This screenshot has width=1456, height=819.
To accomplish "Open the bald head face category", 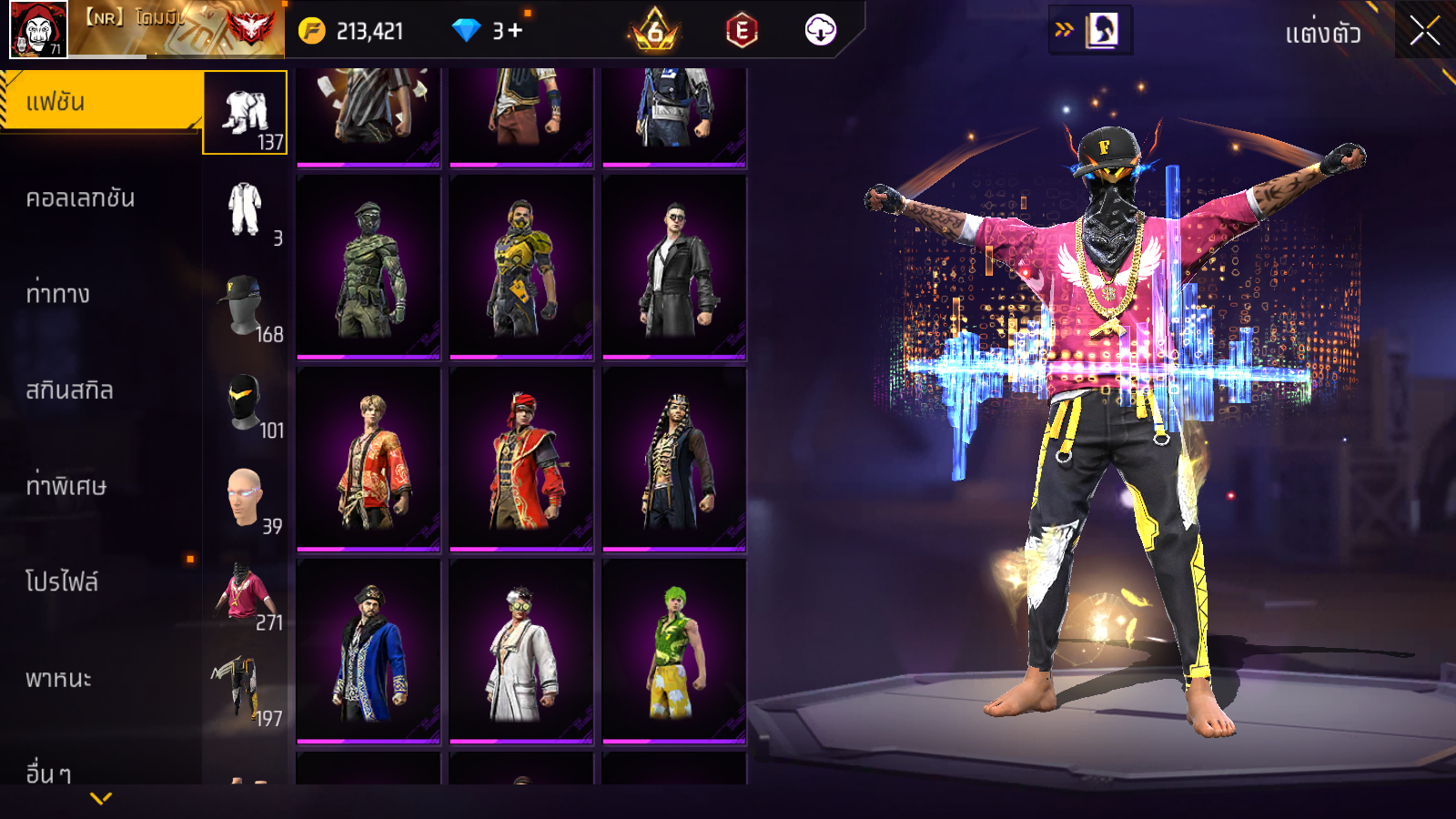I will tap(246, 499).
